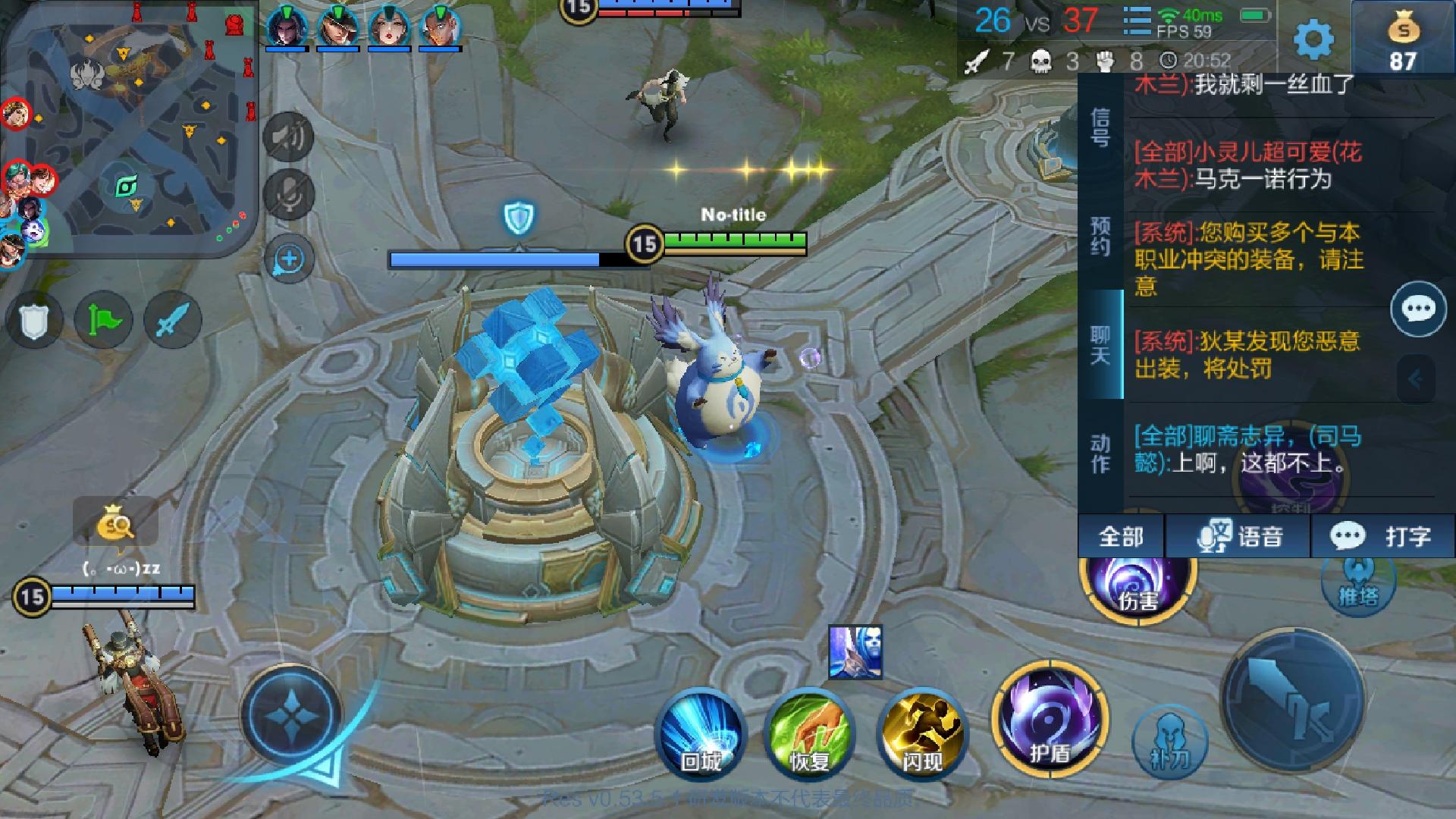Switch to the 动作 actions tab
The image size is (1456, 819).
(1100, 453)
